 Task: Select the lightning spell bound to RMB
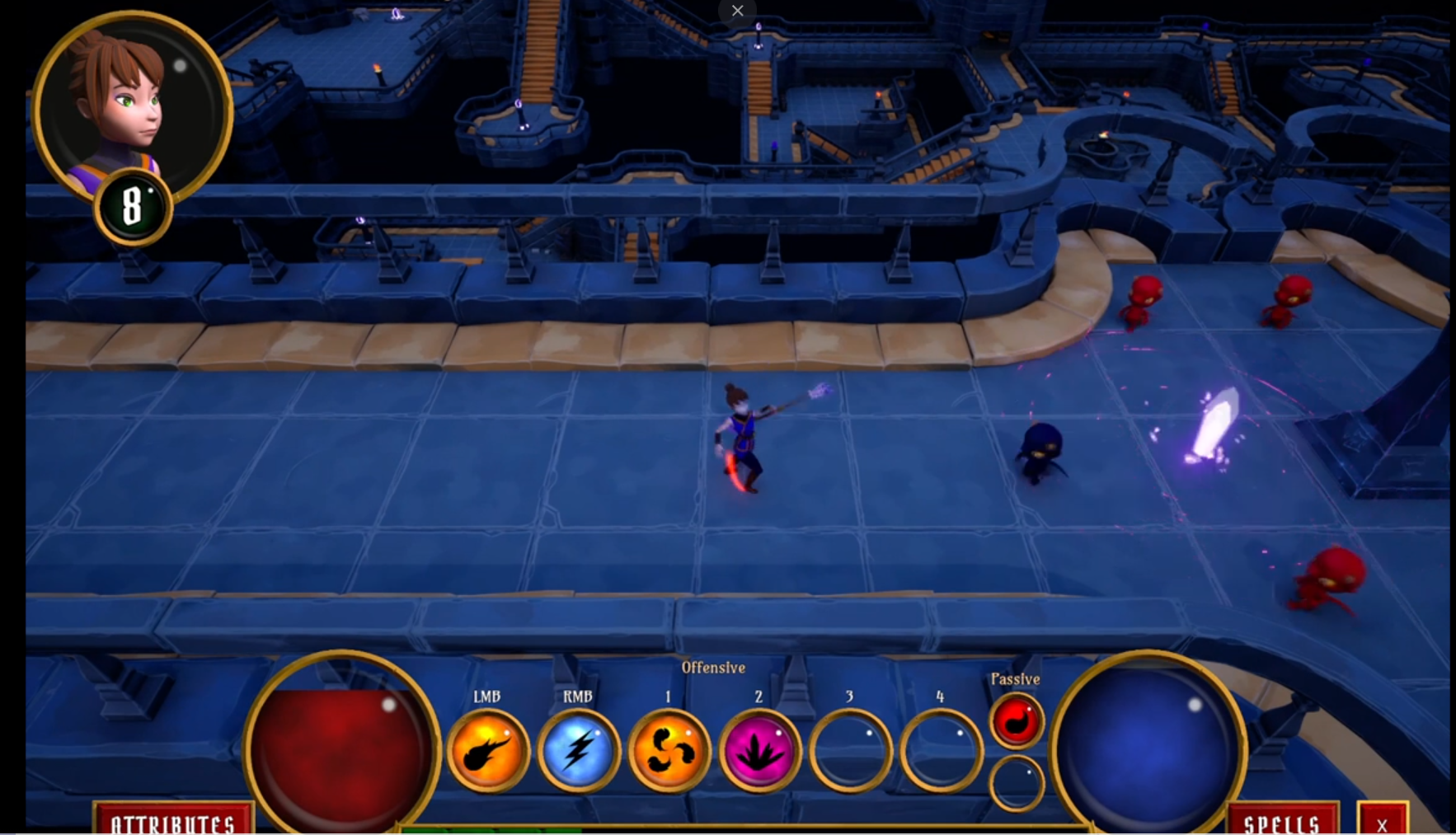580,752
